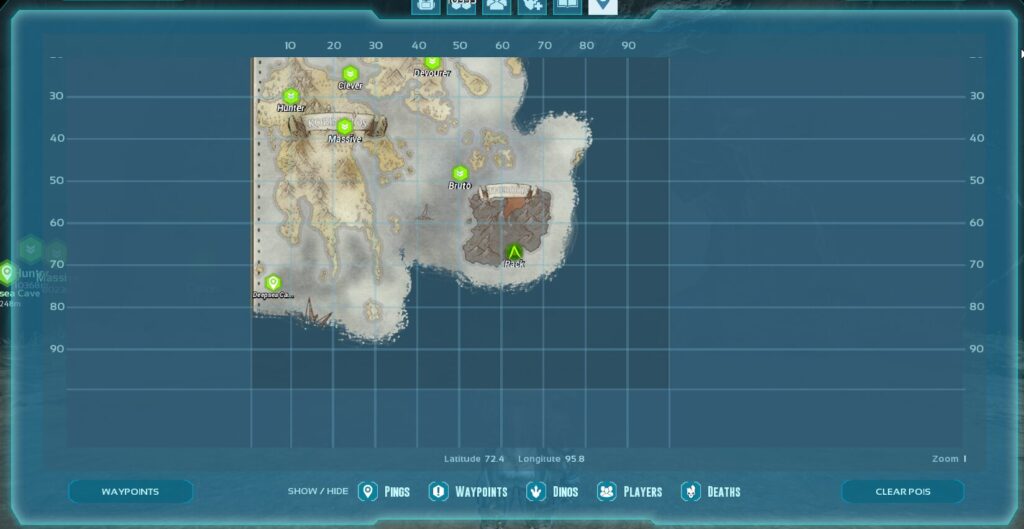Viewport: 1024px width, 529px height.
Task: Show or hide Dinos on map
Action: pos(552,491)
